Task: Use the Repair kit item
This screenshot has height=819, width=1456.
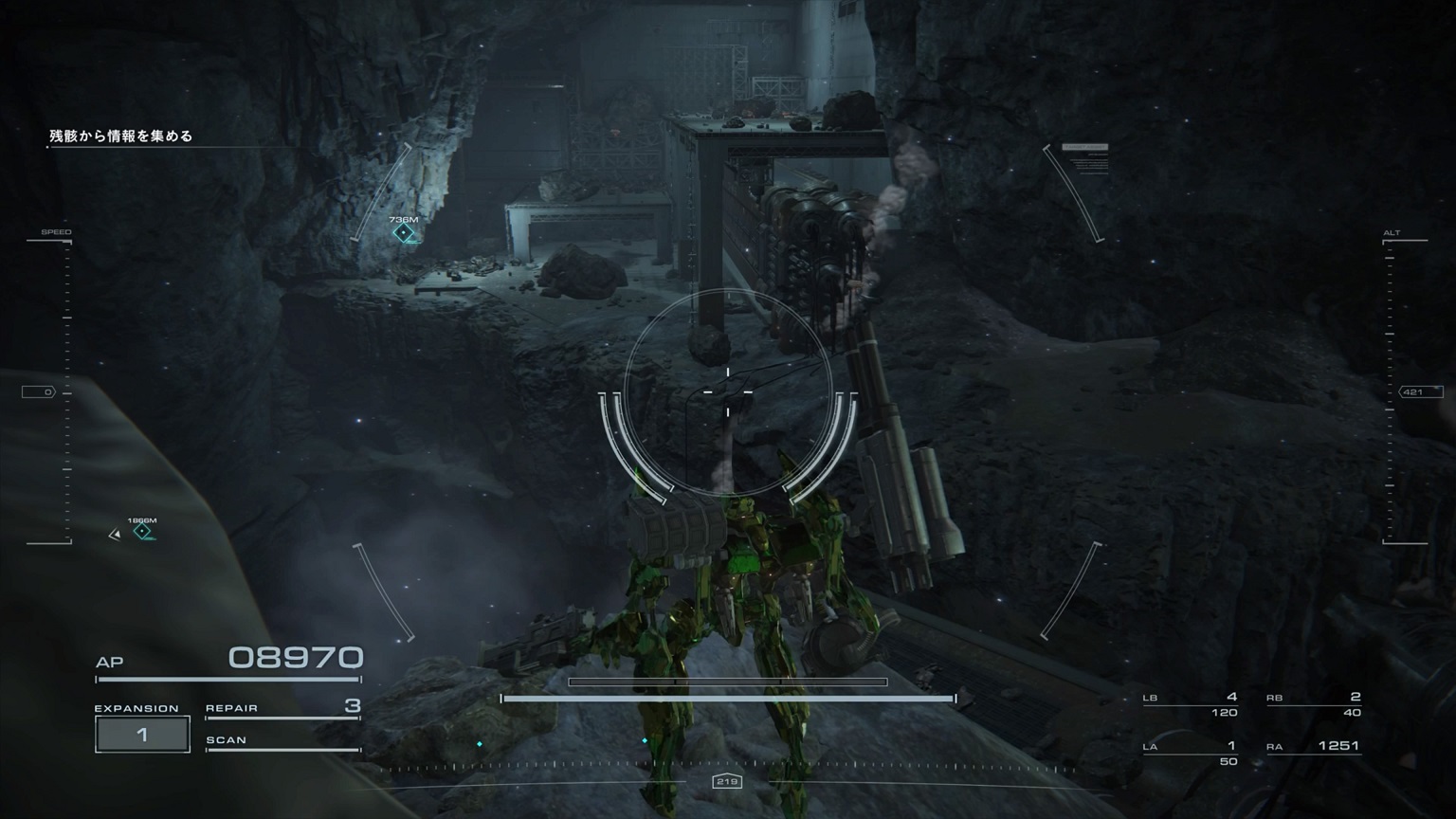Action: (x=282, y=708)
